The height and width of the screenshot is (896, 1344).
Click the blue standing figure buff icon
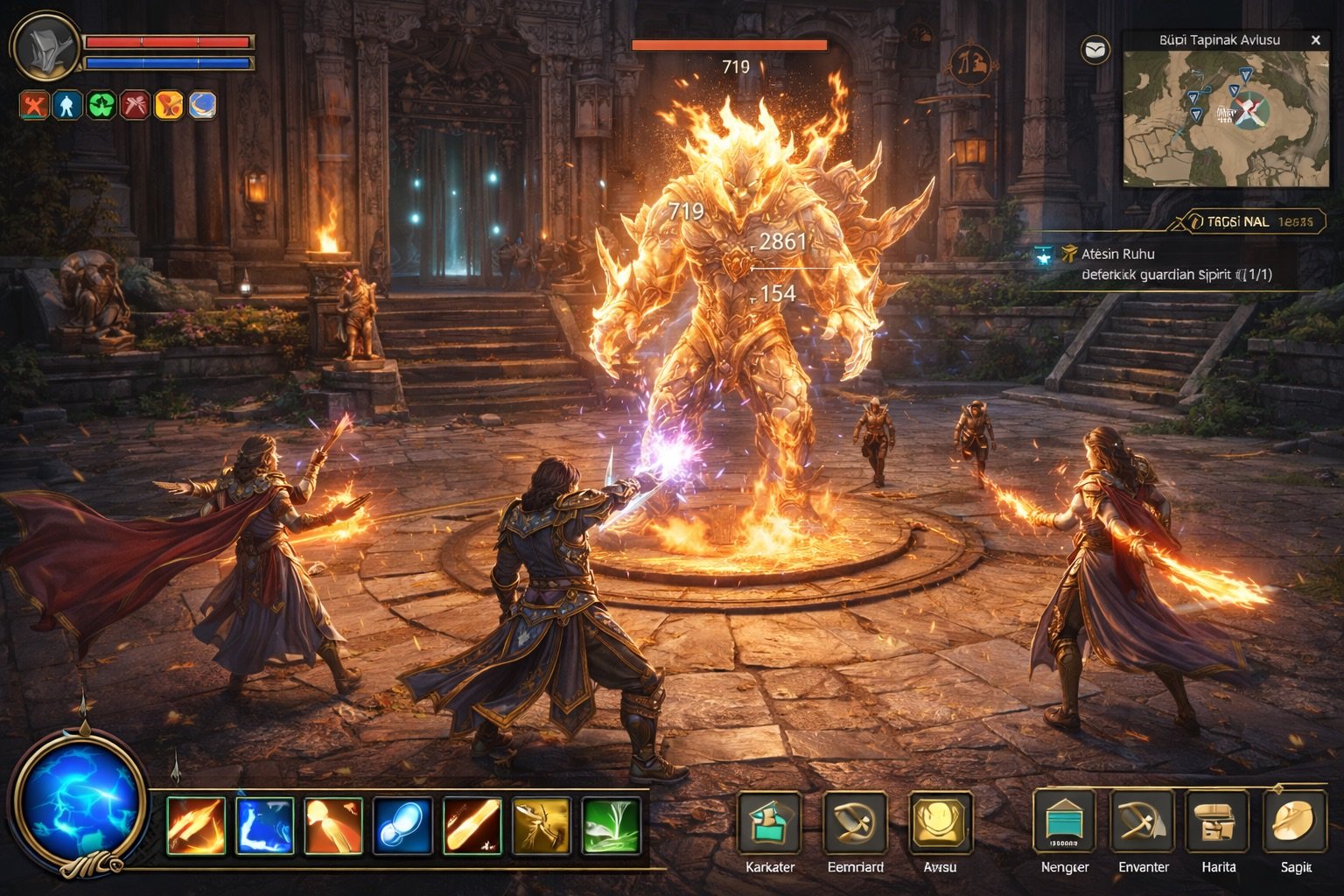tap(67, 105)
